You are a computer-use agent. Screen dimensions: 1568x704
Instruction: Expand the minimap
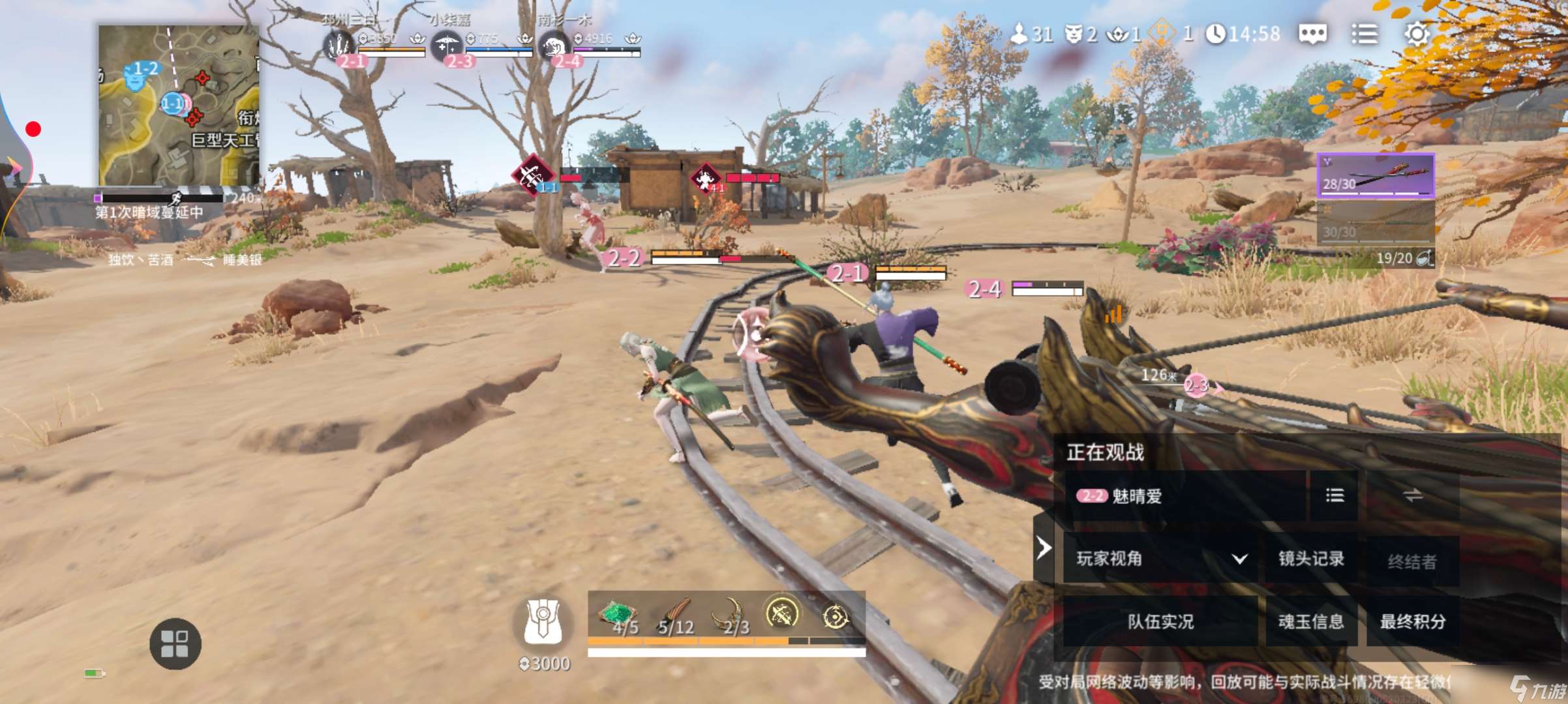[179, 104]
